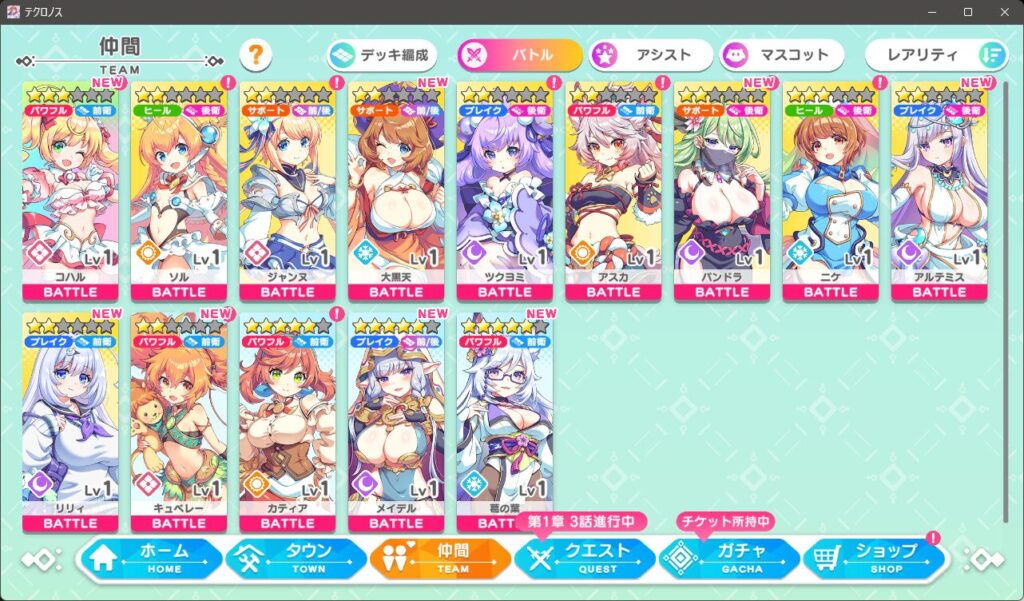Choose the ソル character card
1024x601 pixels.
click(x=179, y=190)
